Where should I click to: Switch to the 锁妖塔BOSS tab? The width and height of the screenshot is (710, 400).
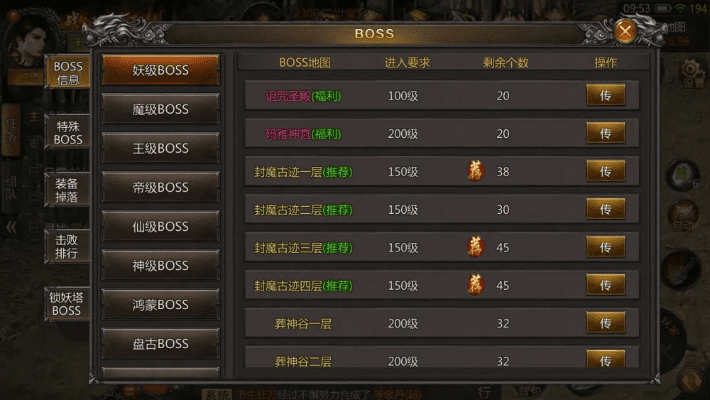coord(68,304)
